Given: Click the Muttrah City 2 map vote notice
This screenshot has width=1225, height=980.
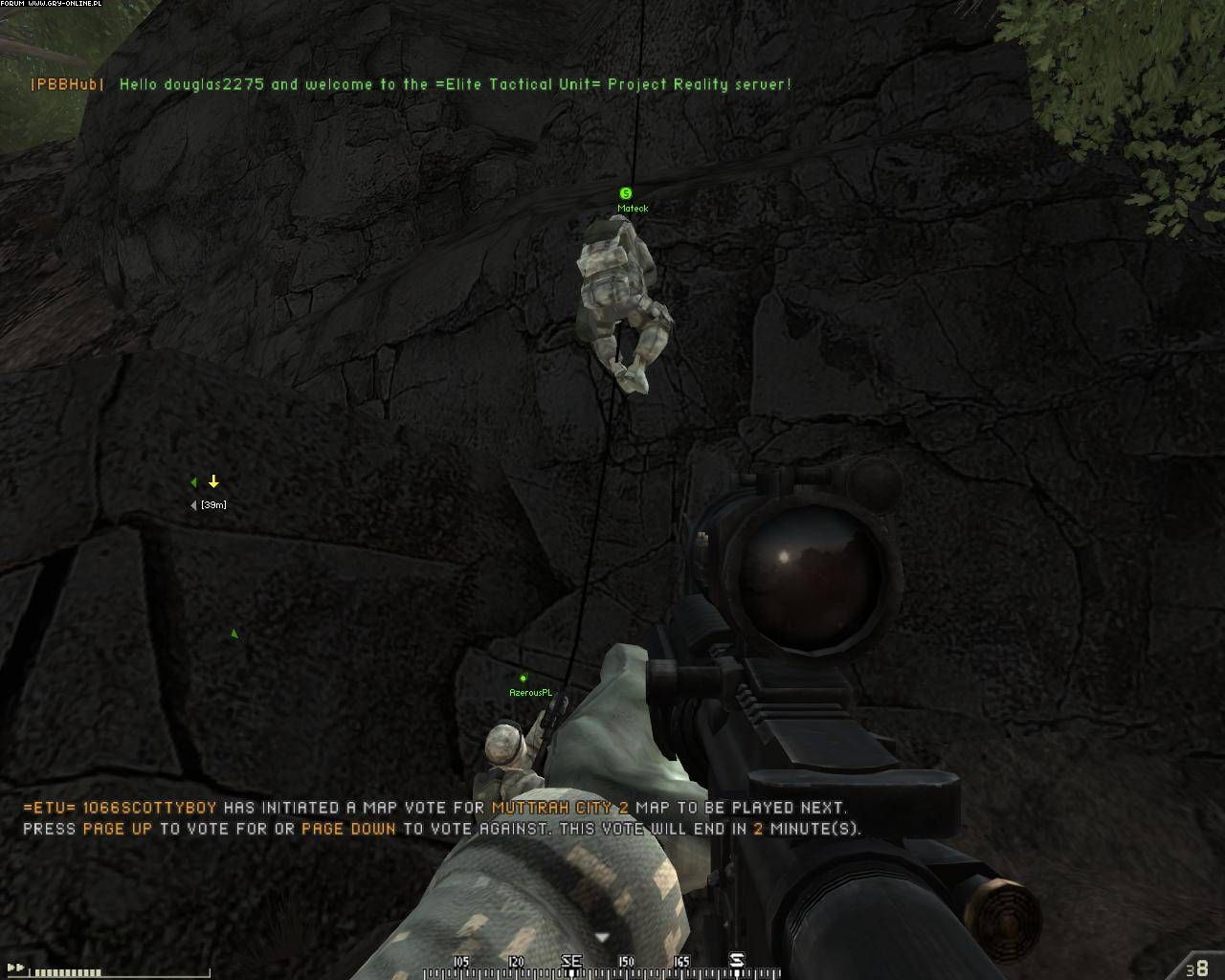Looking at the screenshot, I should coord(440,818).
